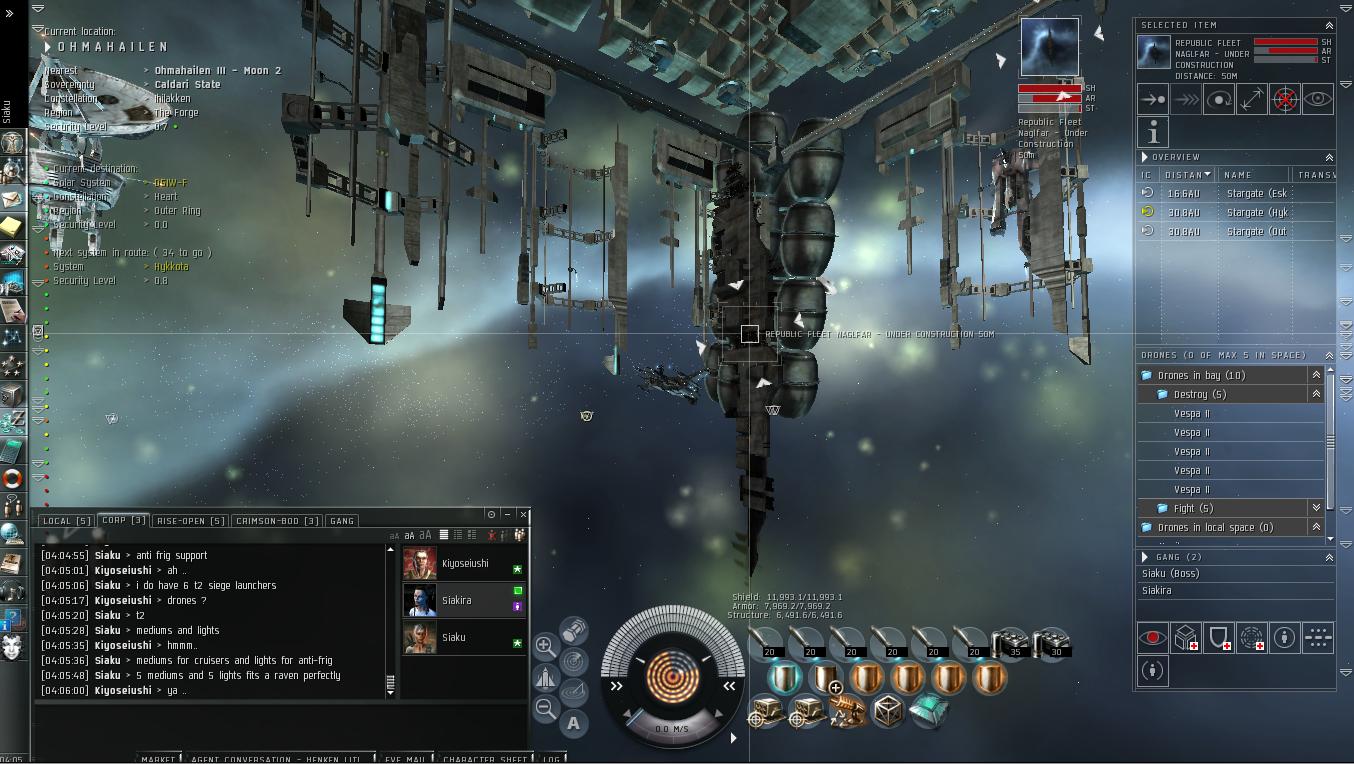
Task: Activate the Look At eye icon
Action: coord(1318,100)
